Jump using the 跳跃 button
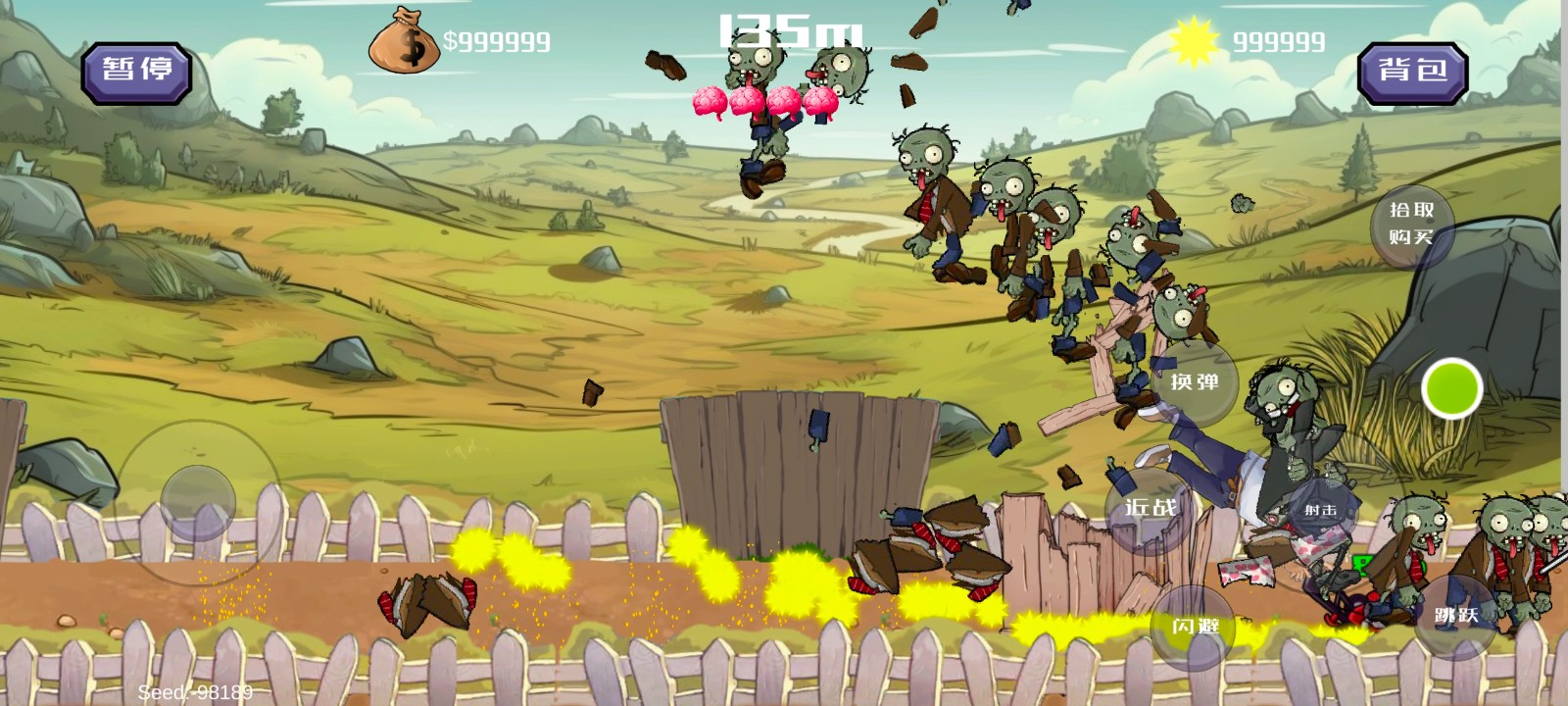Viewport: 1568px width, 706px height. pos(1456,616)
